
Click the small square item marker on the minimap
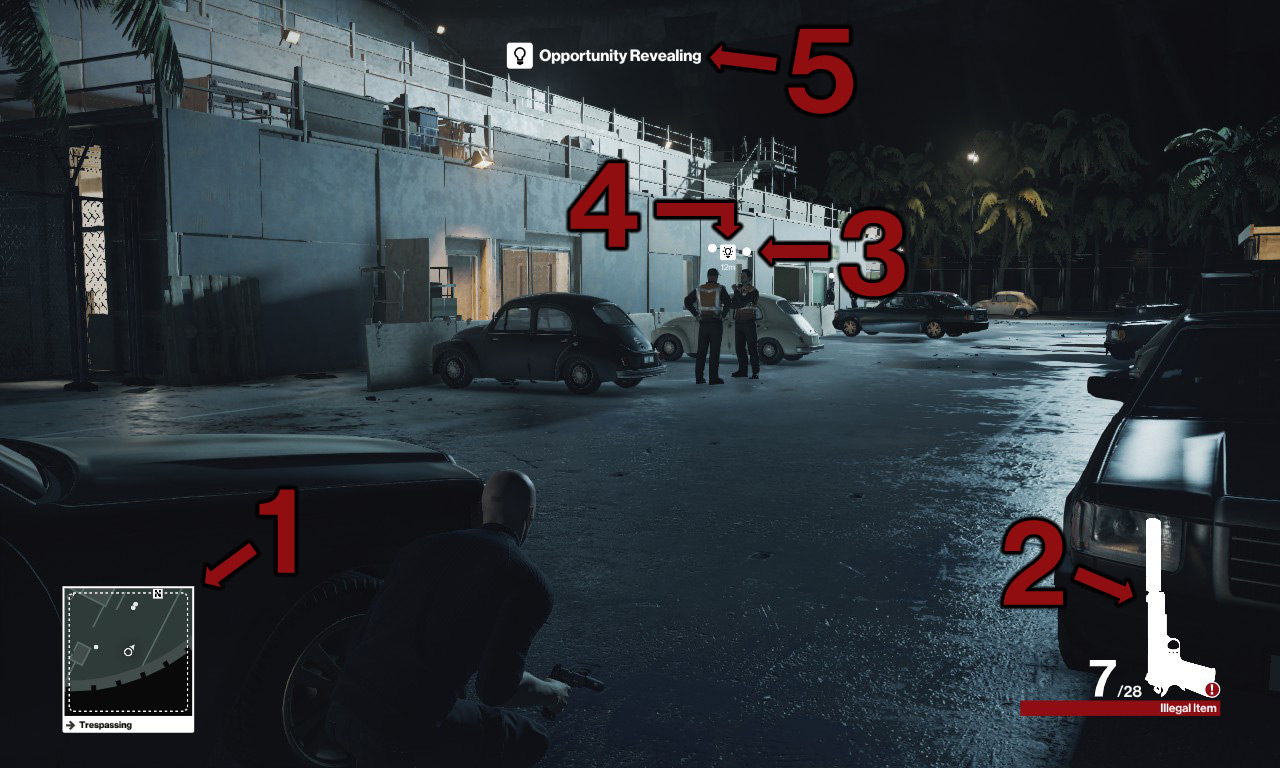(x=95, y=647)
